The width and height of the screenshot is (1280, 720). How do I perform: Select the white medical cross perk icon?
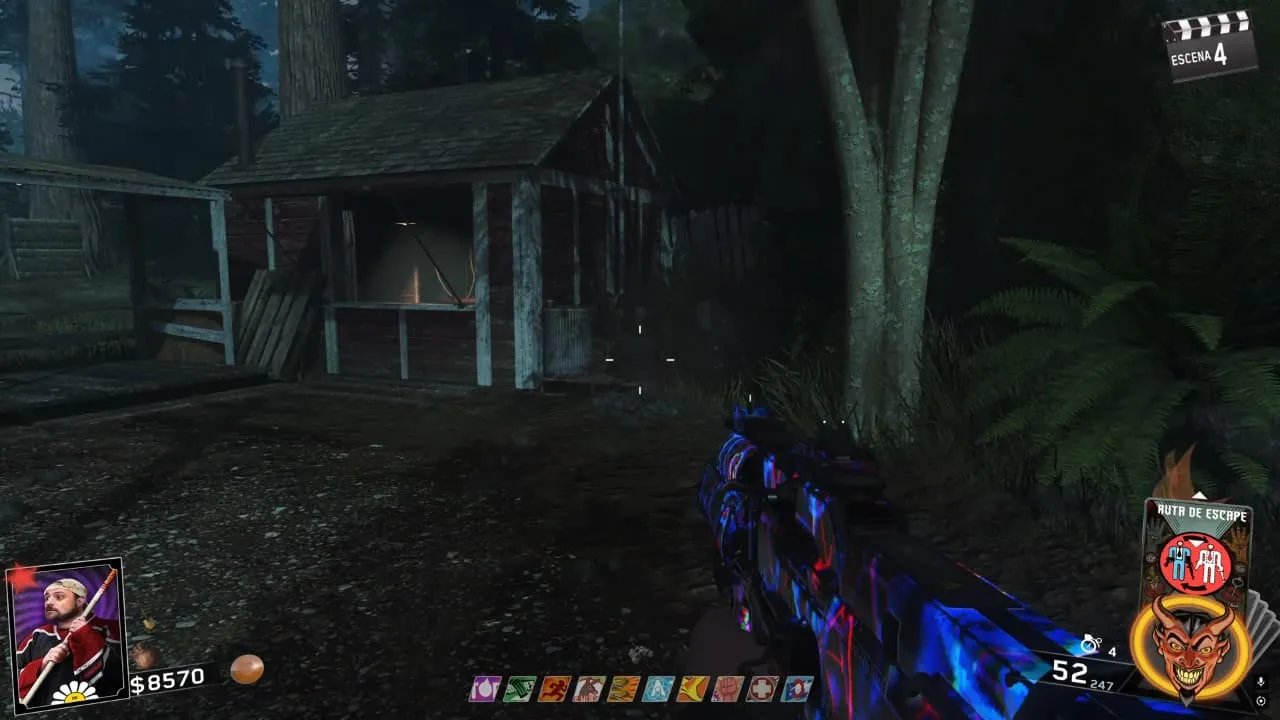tap(762, 689)
